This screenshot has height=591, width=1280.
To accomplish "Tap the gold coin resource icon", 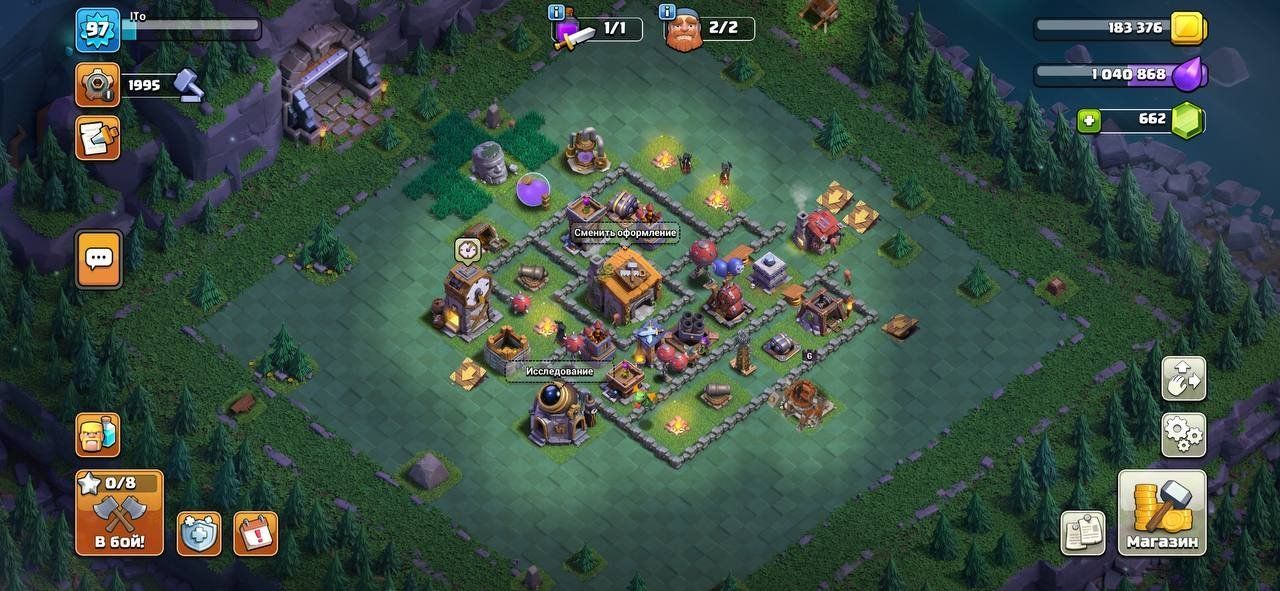I will coord(1188,28).
